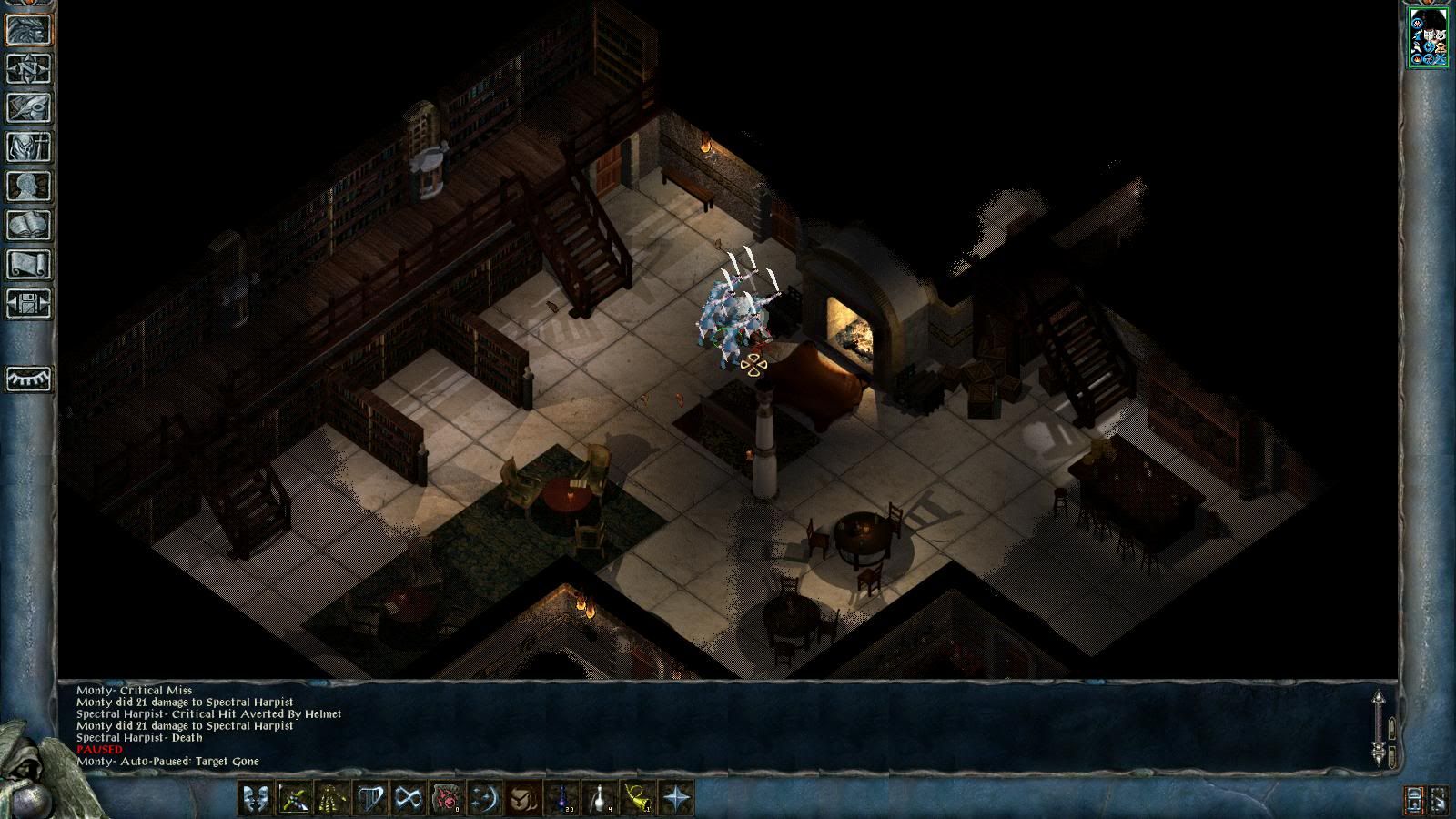Select Monty's portrait in party panel

point(1428,37)
